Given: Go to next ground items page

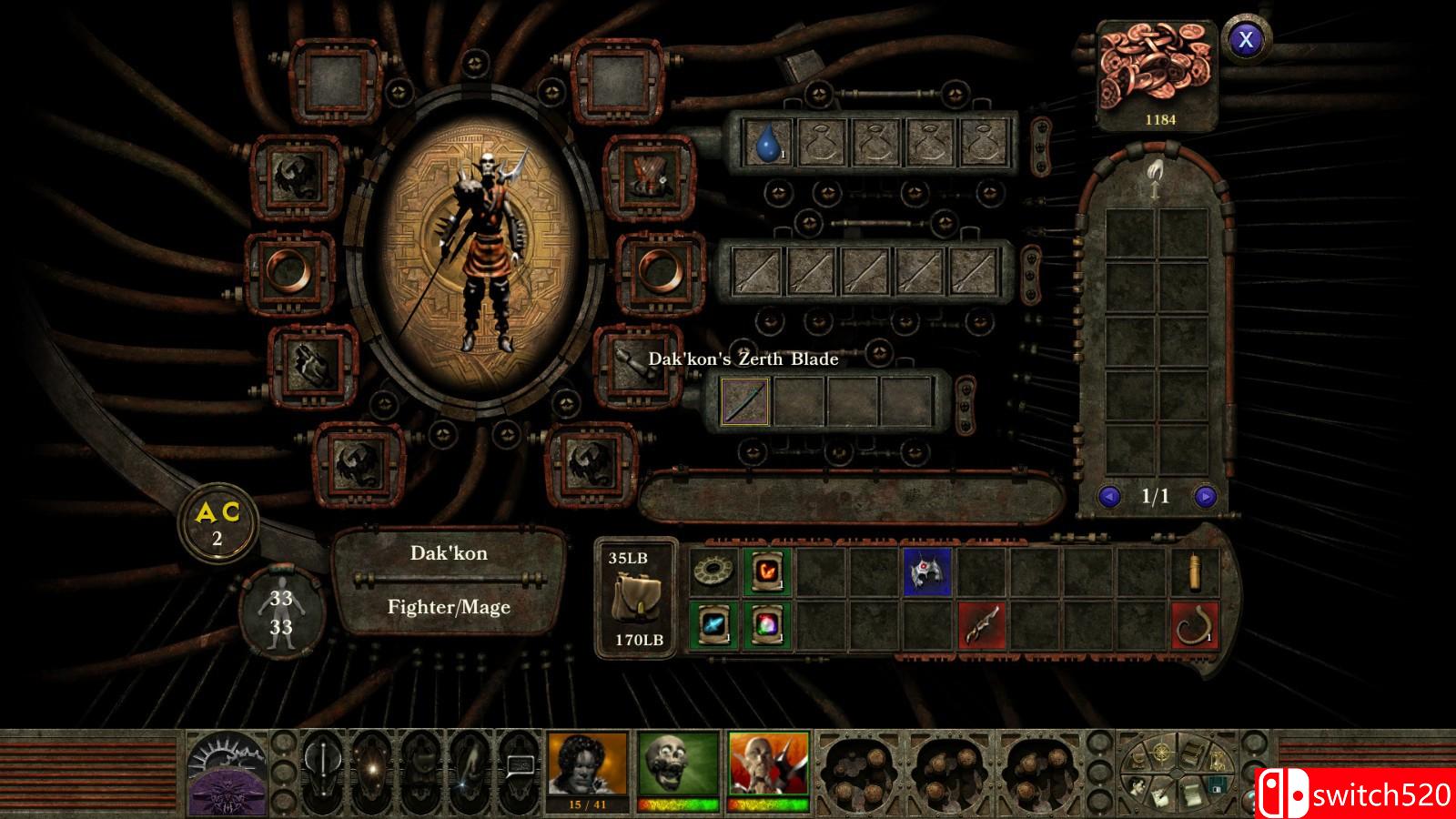Looking at the screenshot, I should tap(1205, 497).
